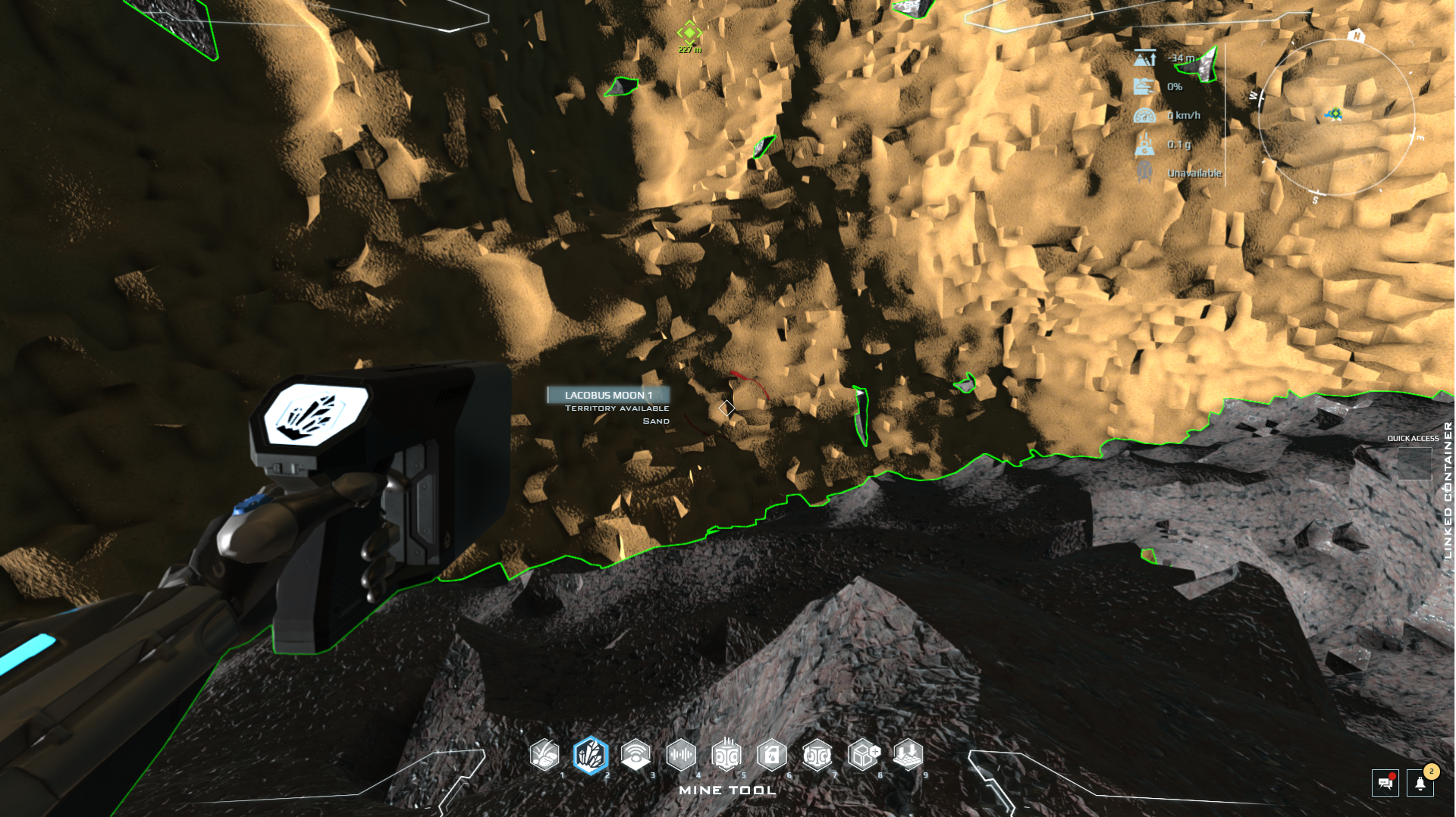Select the ground flatten tool with arrows
This screenshot has height=817, width=1456.
coord(908,755)
